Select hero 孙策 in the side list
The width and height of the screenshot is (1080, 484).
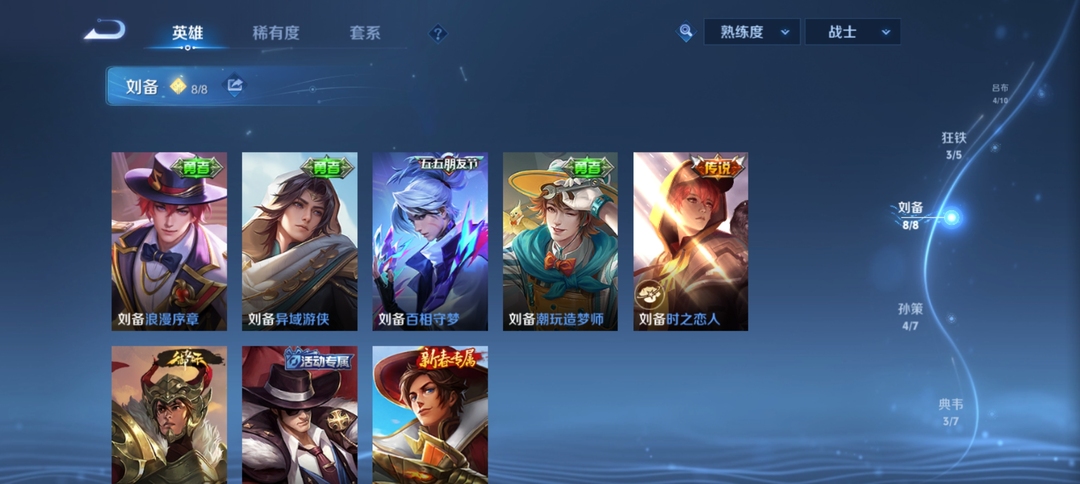pyautogui.click(x=910, y=317)
